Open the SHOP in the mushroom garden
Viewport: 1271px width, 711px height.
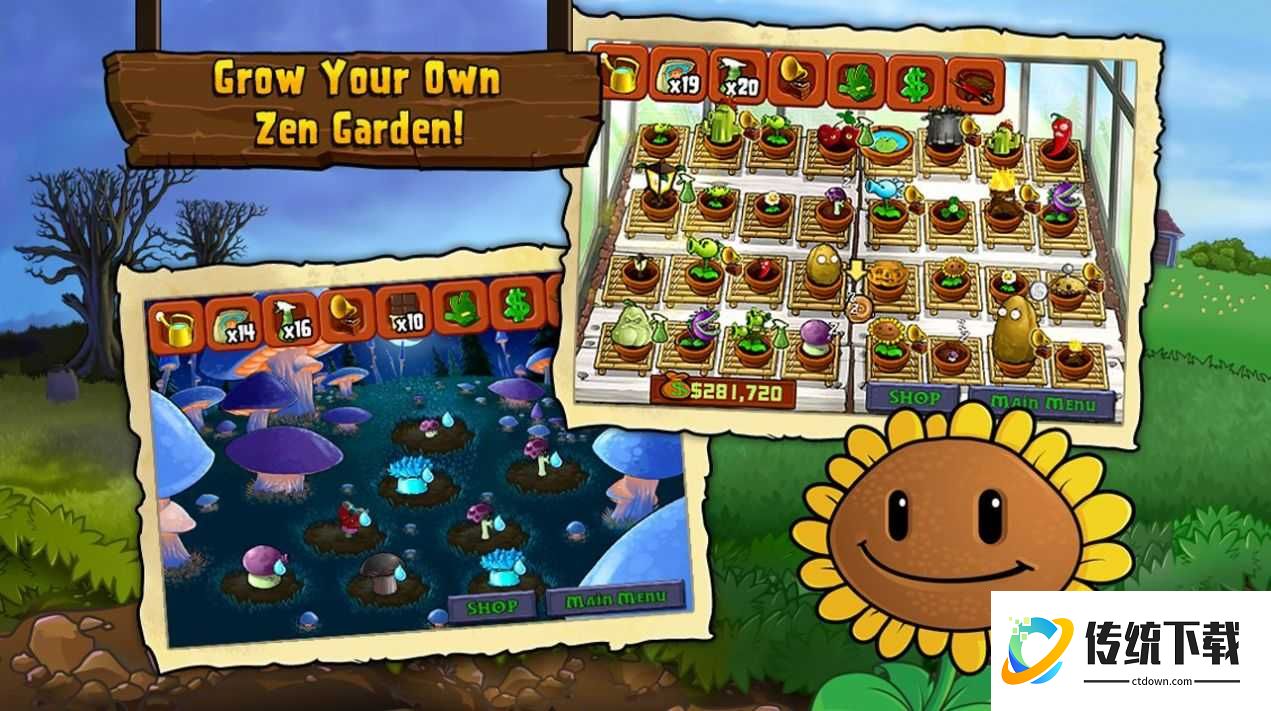(x=494, y=606)
